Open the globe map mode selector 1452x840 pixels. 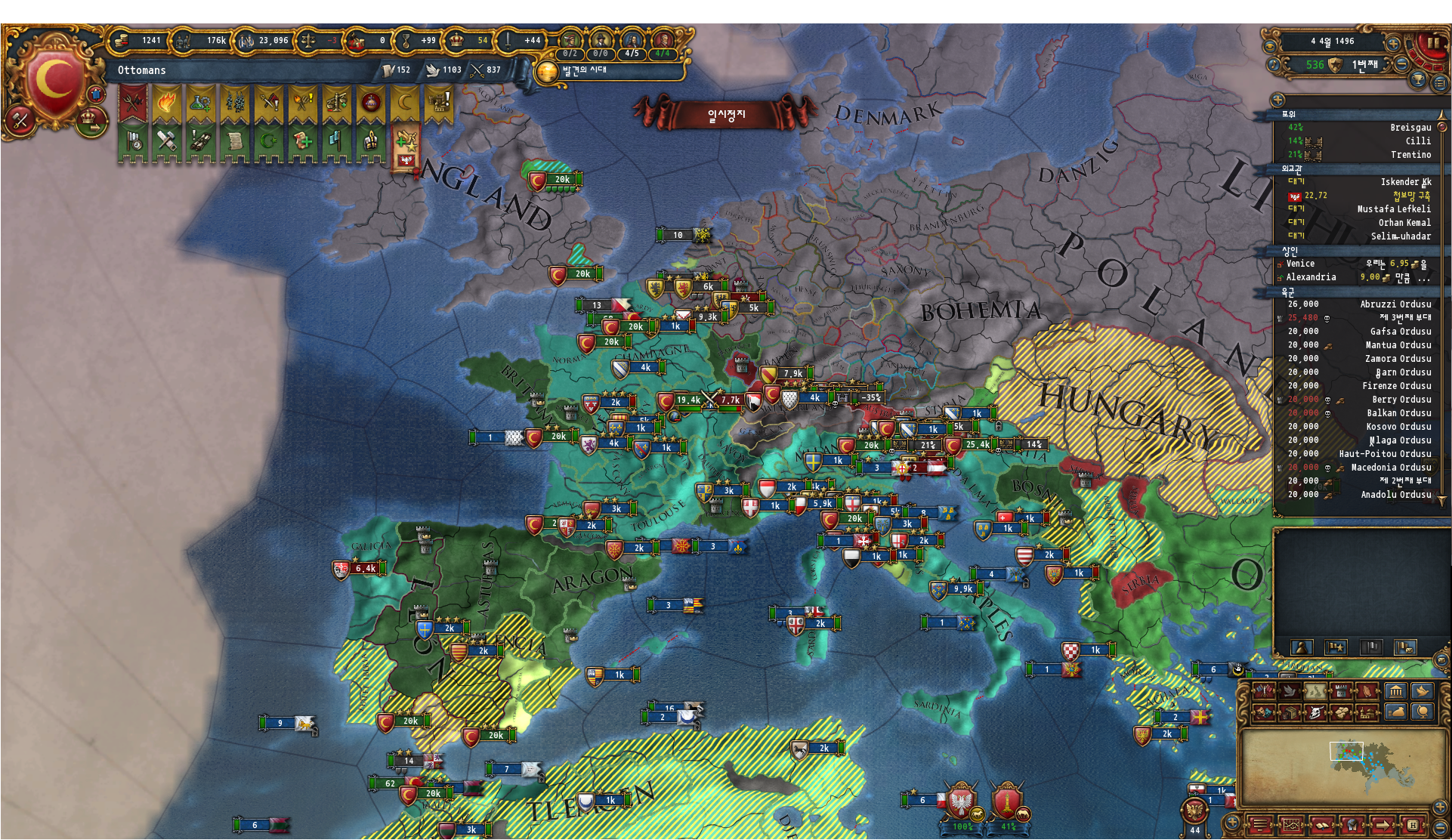click(x=1423, y=712)
